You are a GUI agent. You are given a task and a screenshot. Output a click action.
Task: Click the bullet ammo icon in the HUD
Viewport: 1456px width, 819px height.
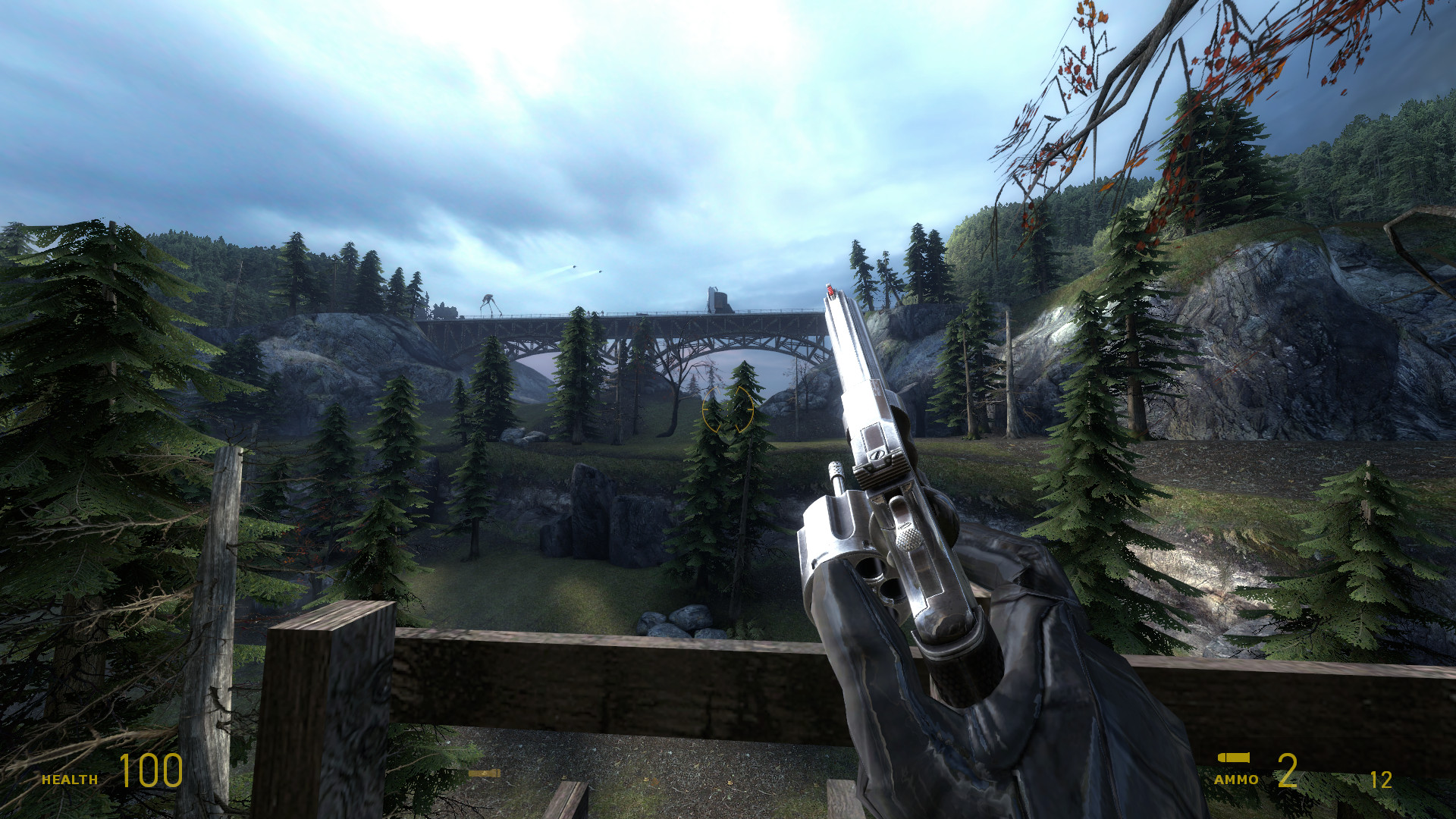[1233, 757]
